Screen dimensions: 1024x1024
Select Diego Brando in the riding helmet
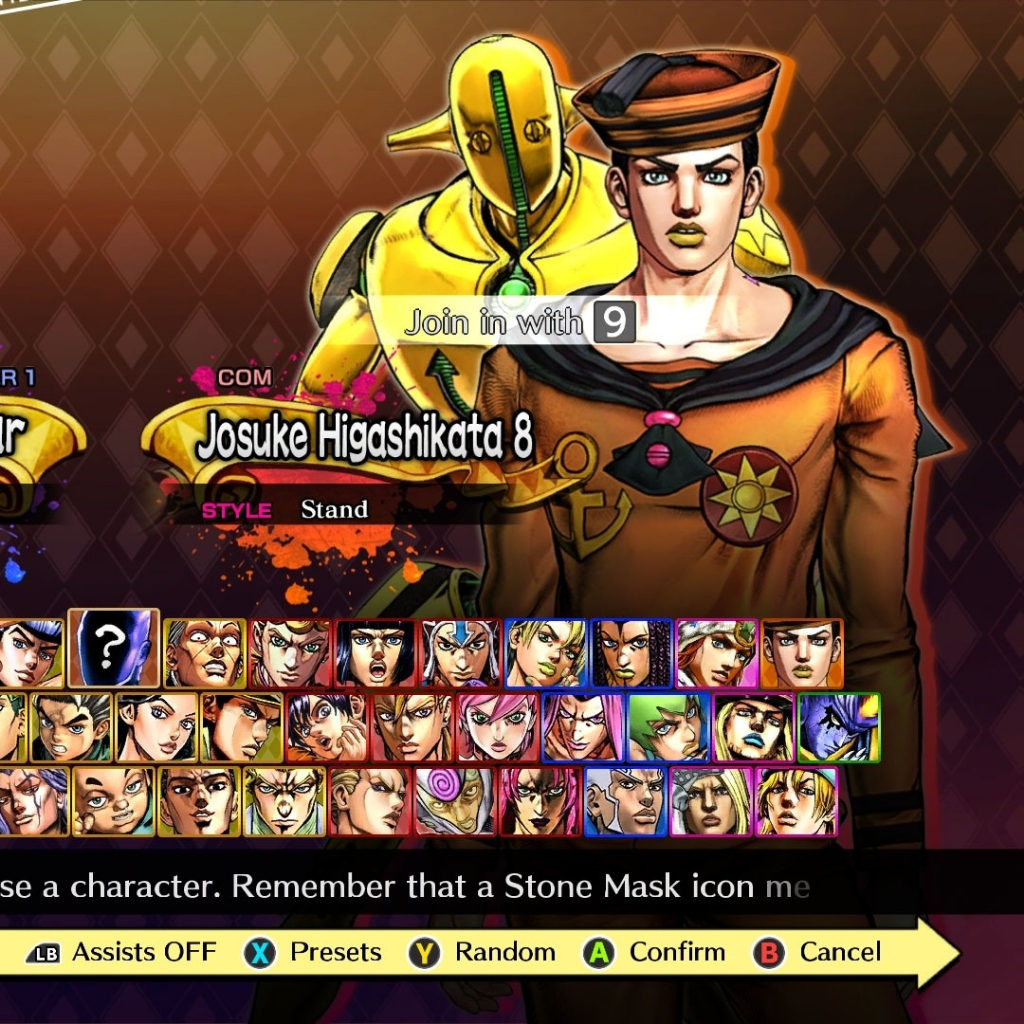pos(796,801)
